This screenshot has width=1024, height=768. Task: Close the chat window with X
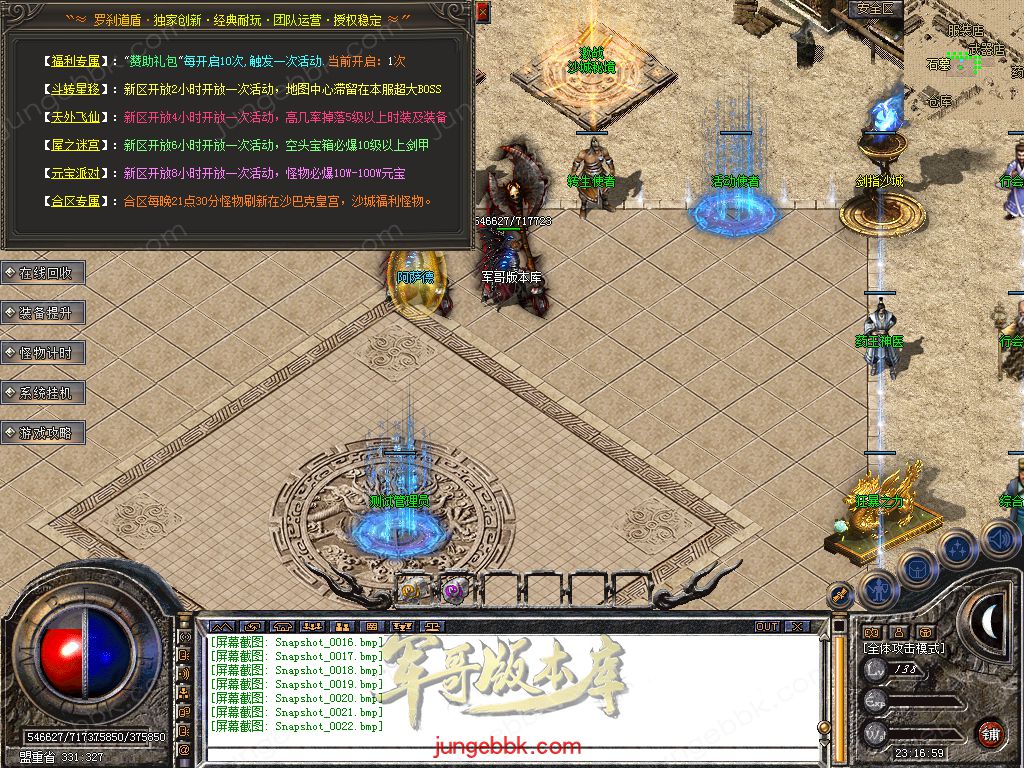point(795,627)
